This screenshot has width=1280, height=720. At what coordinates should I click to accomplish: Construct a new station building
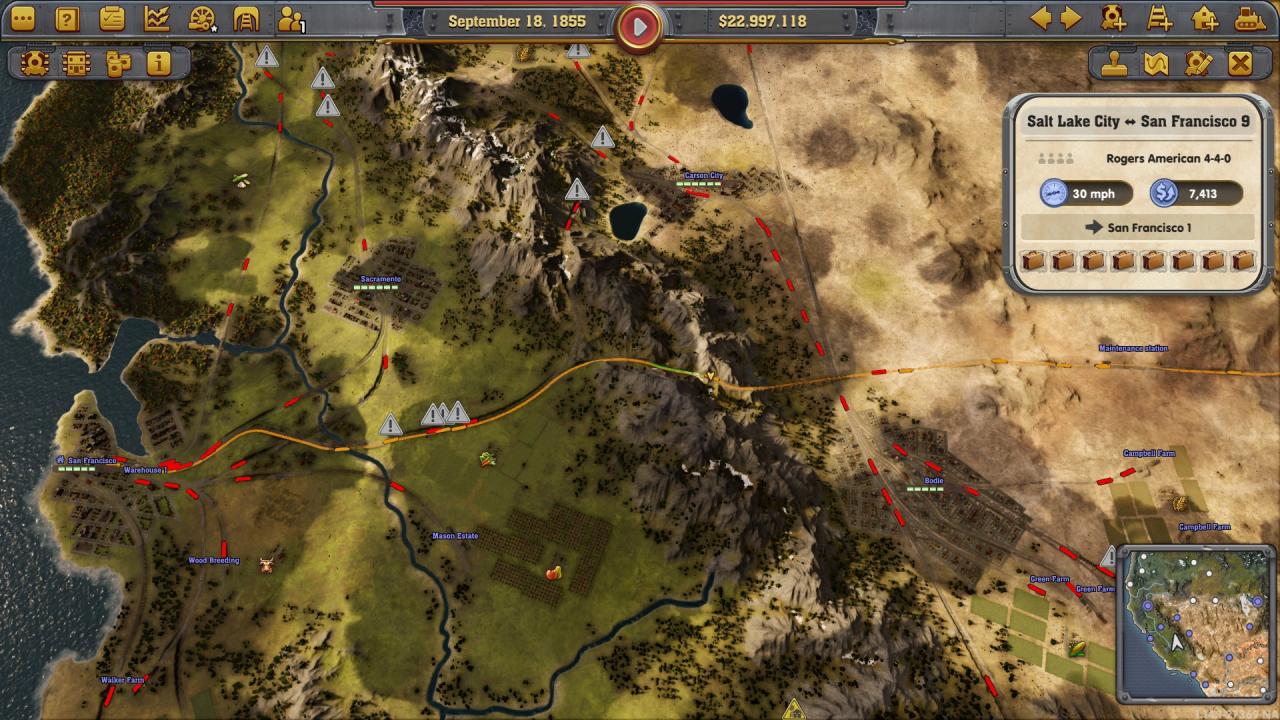pyautogui.click(x=1205, y=18)
